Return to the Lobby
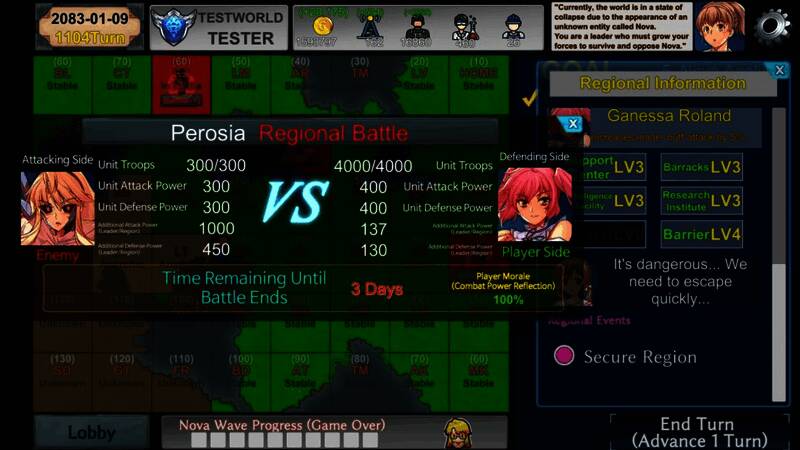 tap(91, 433)
